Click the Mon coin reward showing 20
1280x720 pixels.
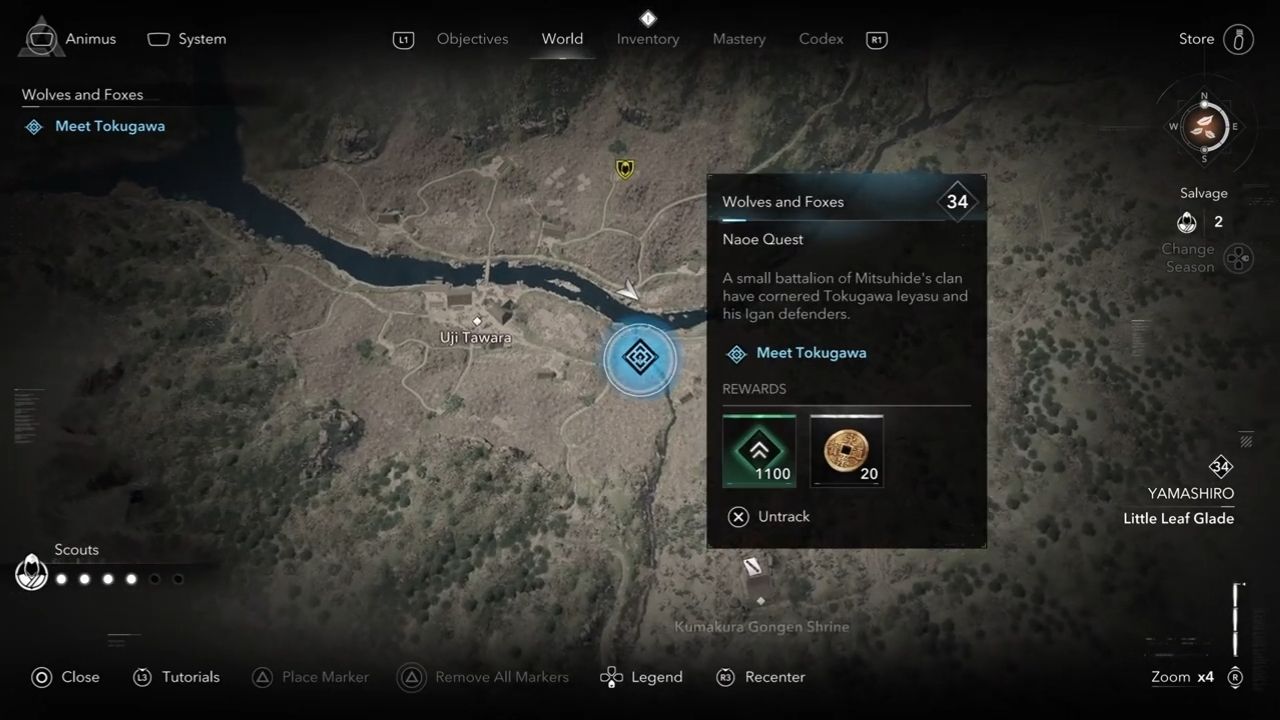846,450
